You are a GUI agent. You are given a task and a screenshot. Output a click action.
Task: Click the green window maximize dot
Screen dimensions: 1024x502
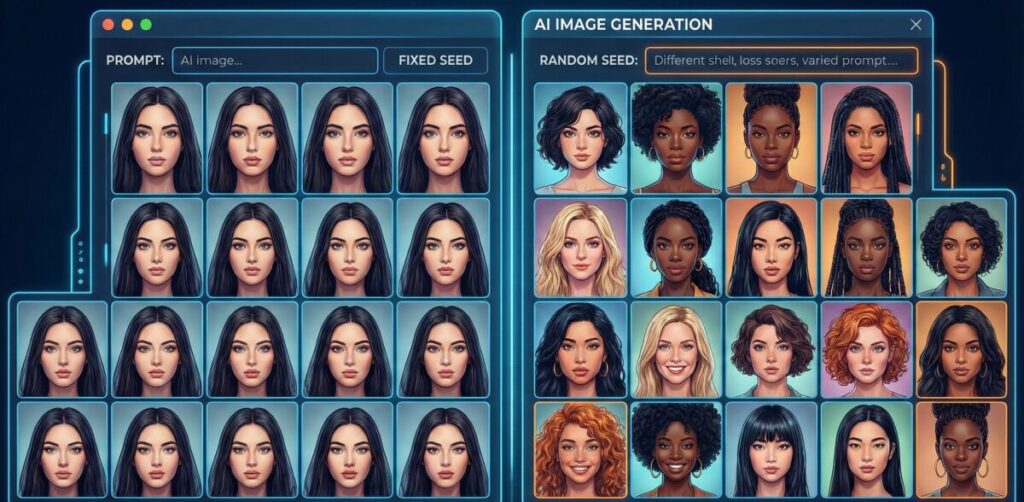click(146, 24)
